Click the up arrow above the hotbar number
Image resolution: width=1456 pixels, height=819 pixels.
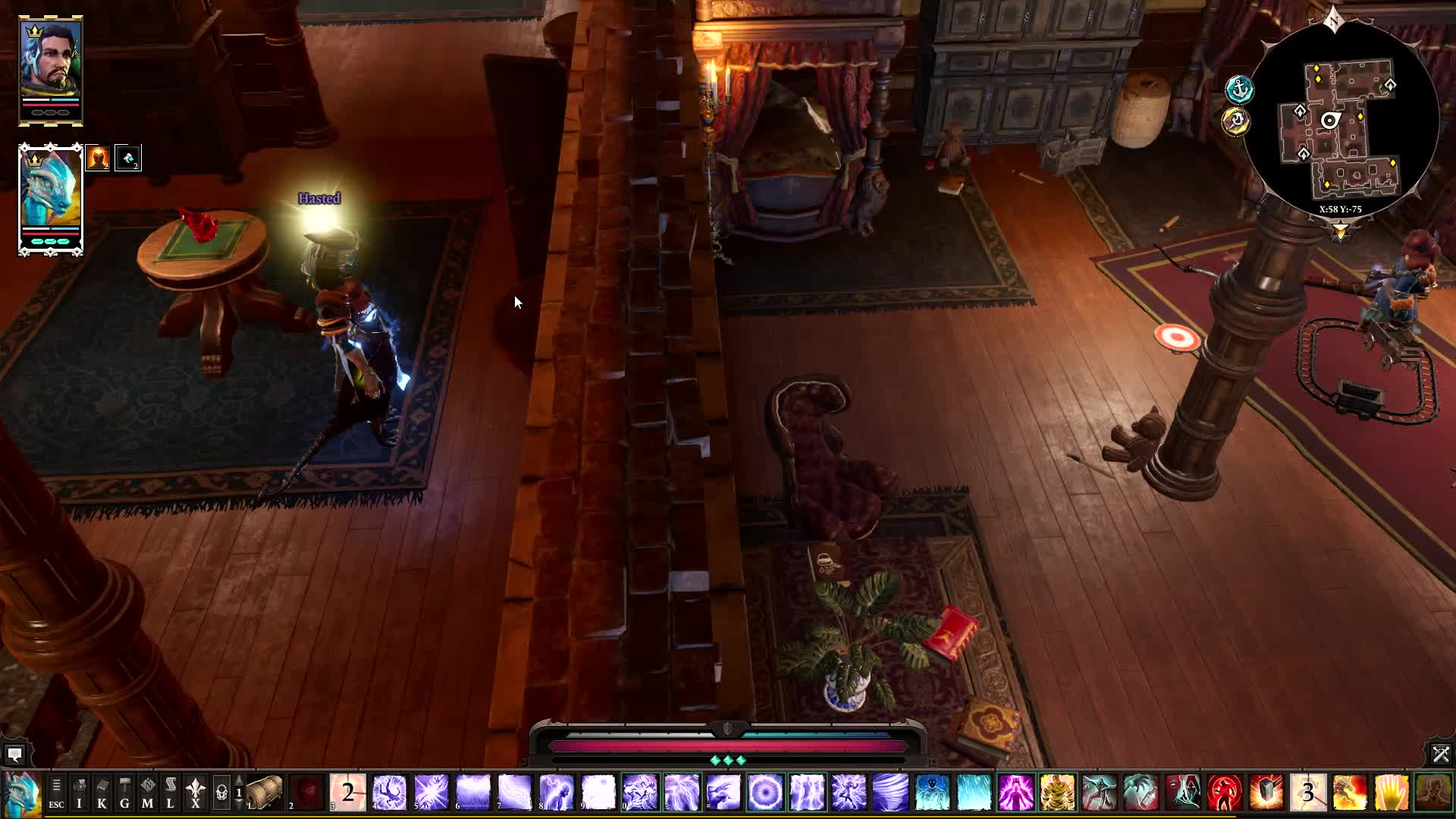click(x=238, y=780)
